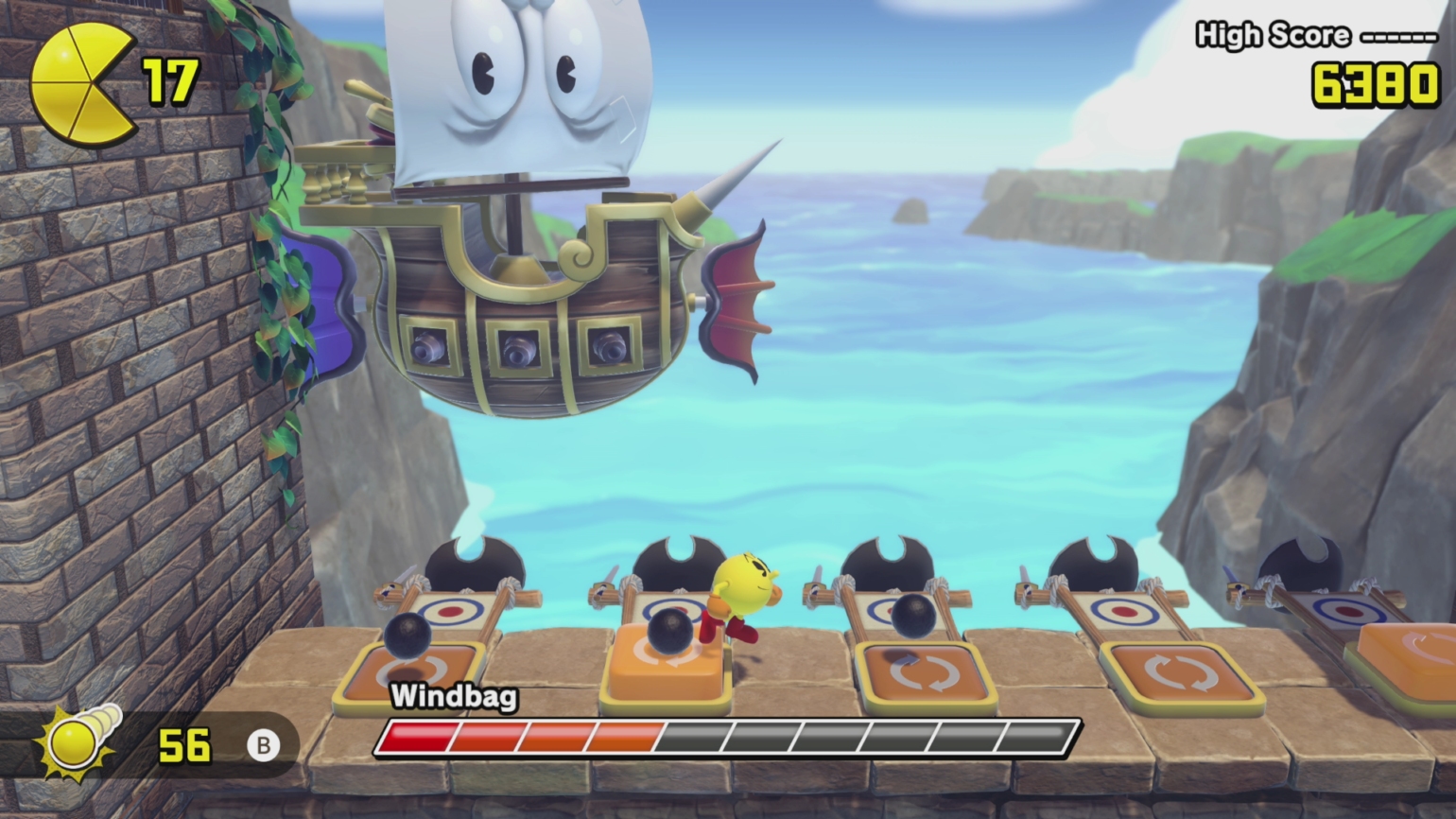Click the Windbag boss name label
Viewport: 1456px width, 819px height.
pyautogui.click(x=453, y=697)
